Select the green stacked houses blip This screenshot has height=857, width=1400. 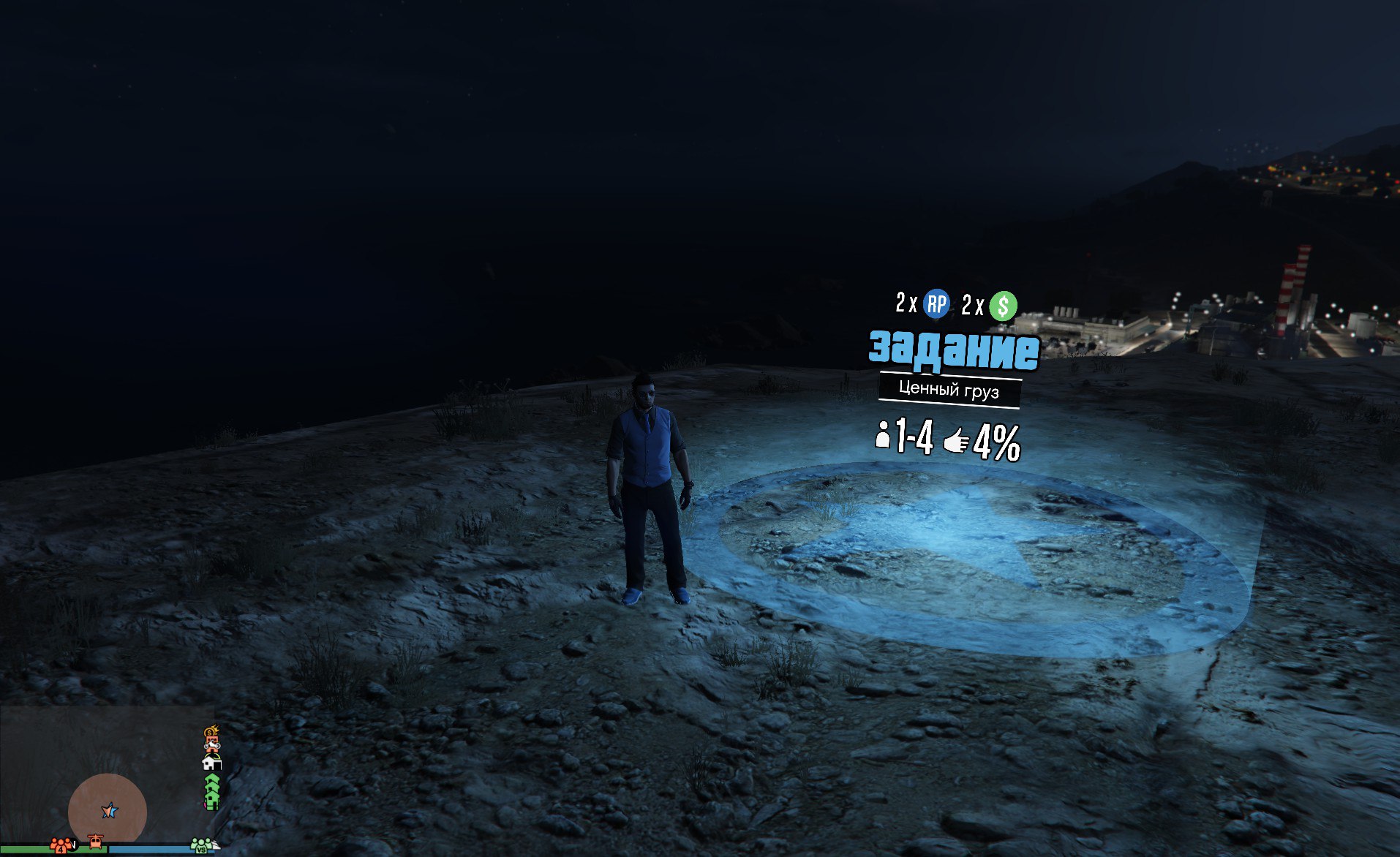(211, 793)
